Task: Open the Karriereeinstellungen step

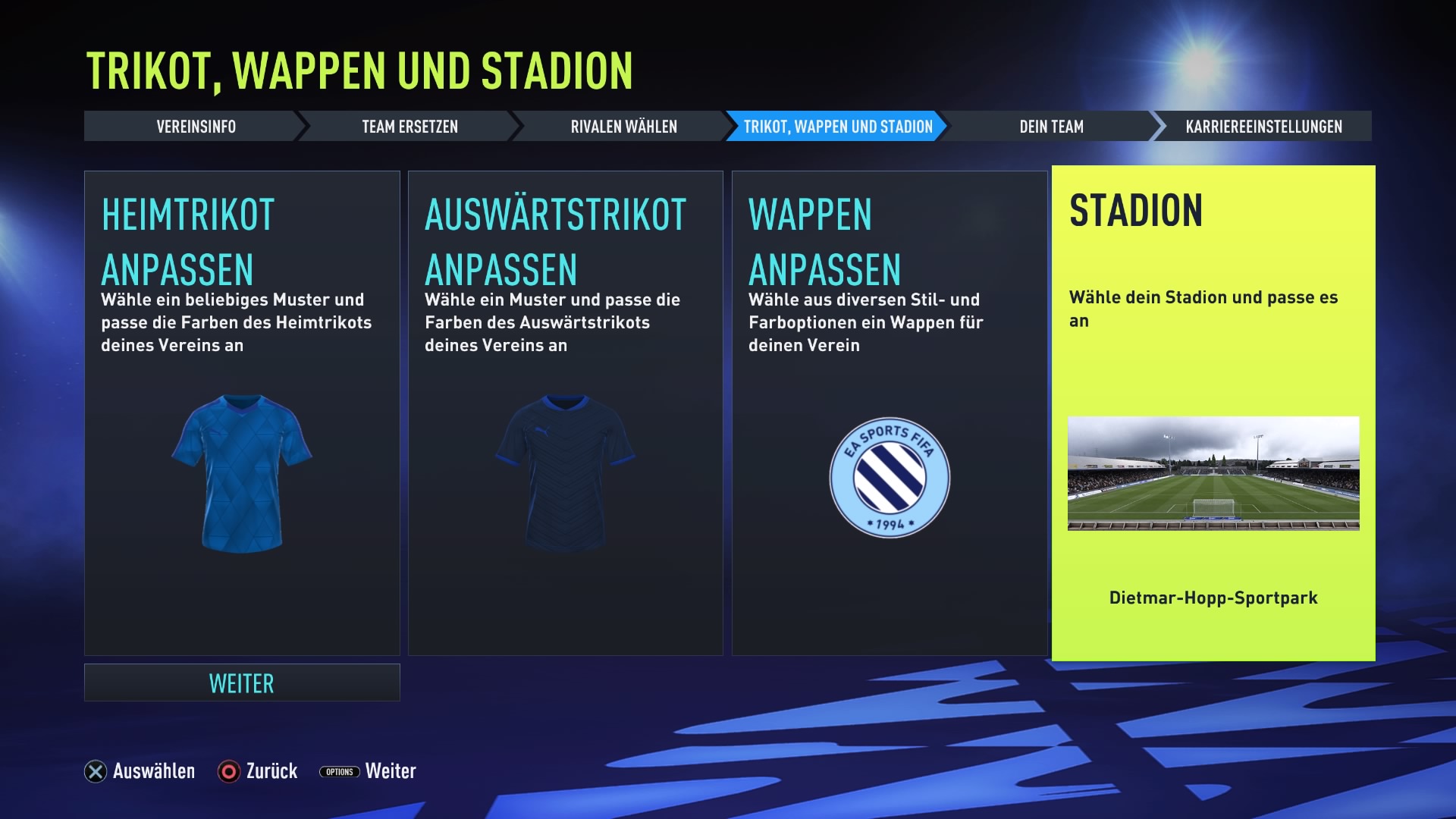Action: [x=1263, y=127]
